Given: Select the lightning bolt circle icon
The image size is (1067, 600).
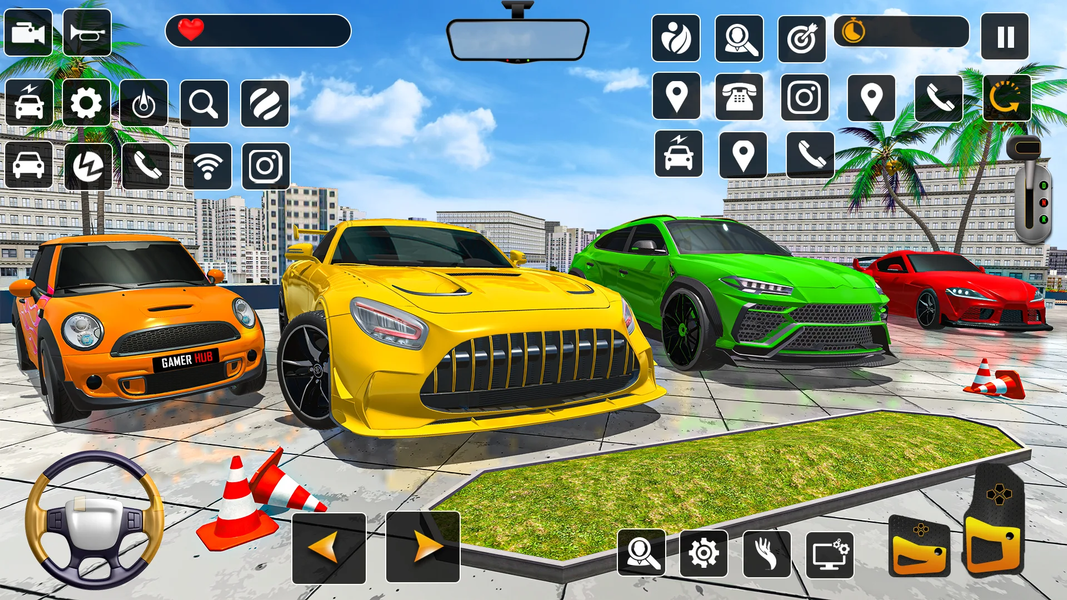Looking at the screenshot, I should (88, 166).
